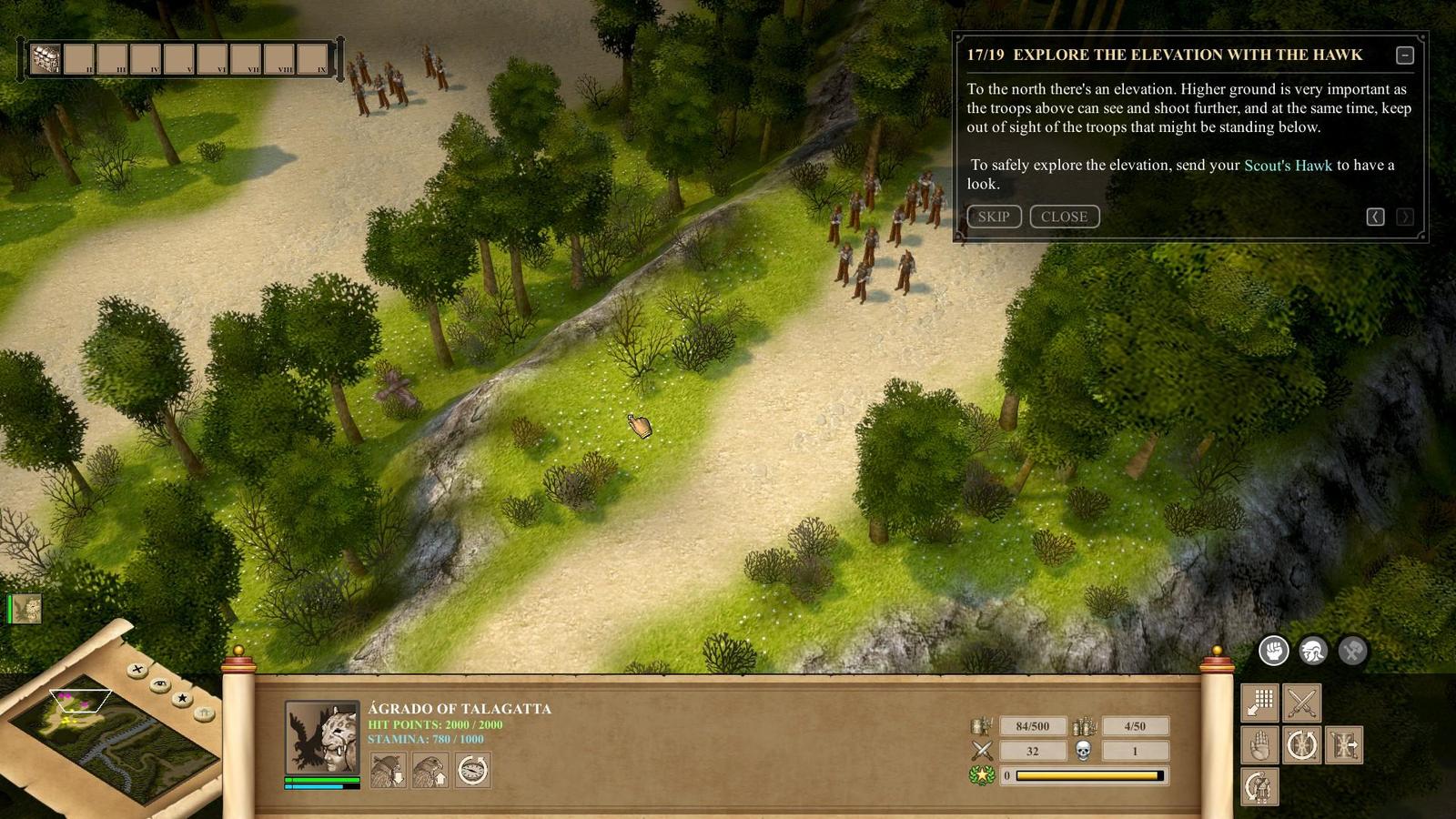Minimize the tutorial window
This screenshot has height=819, width=1456.
point(1404,56)
